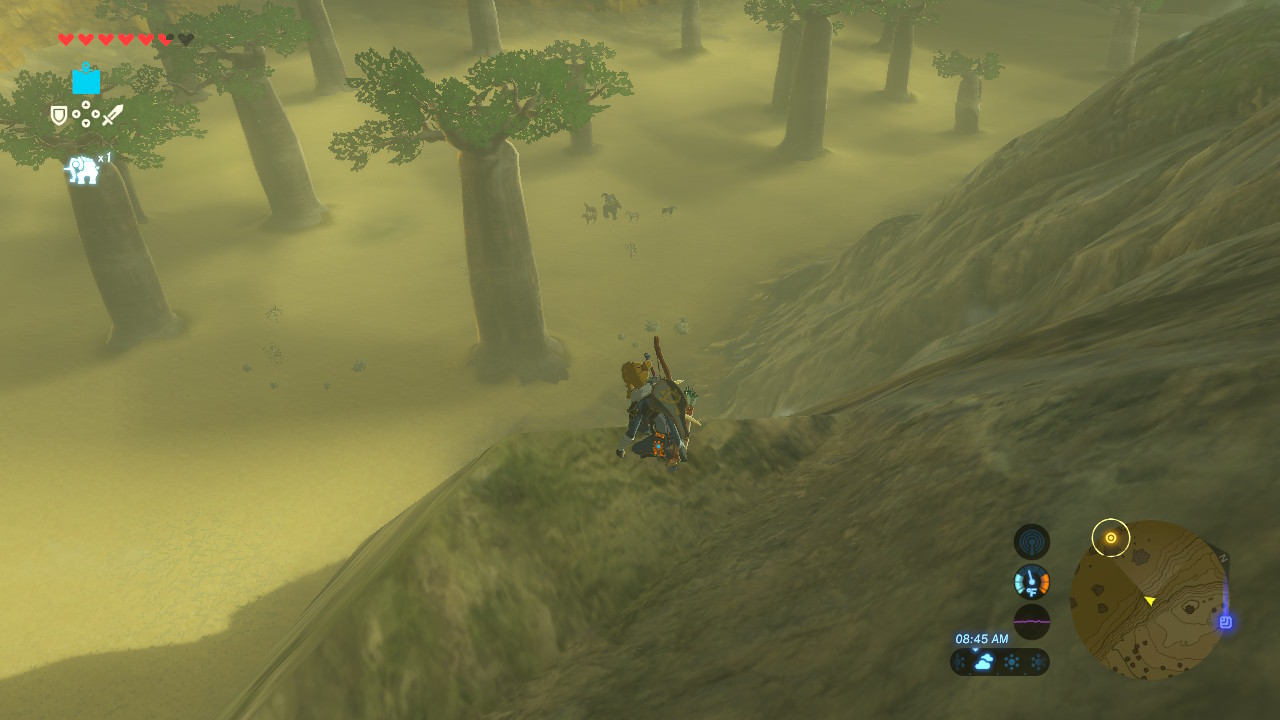Click the yellow player arrow on the minimap
Image resolution: width=1280 pixels, height=720 pixels.
click(x=1150, y=600)
